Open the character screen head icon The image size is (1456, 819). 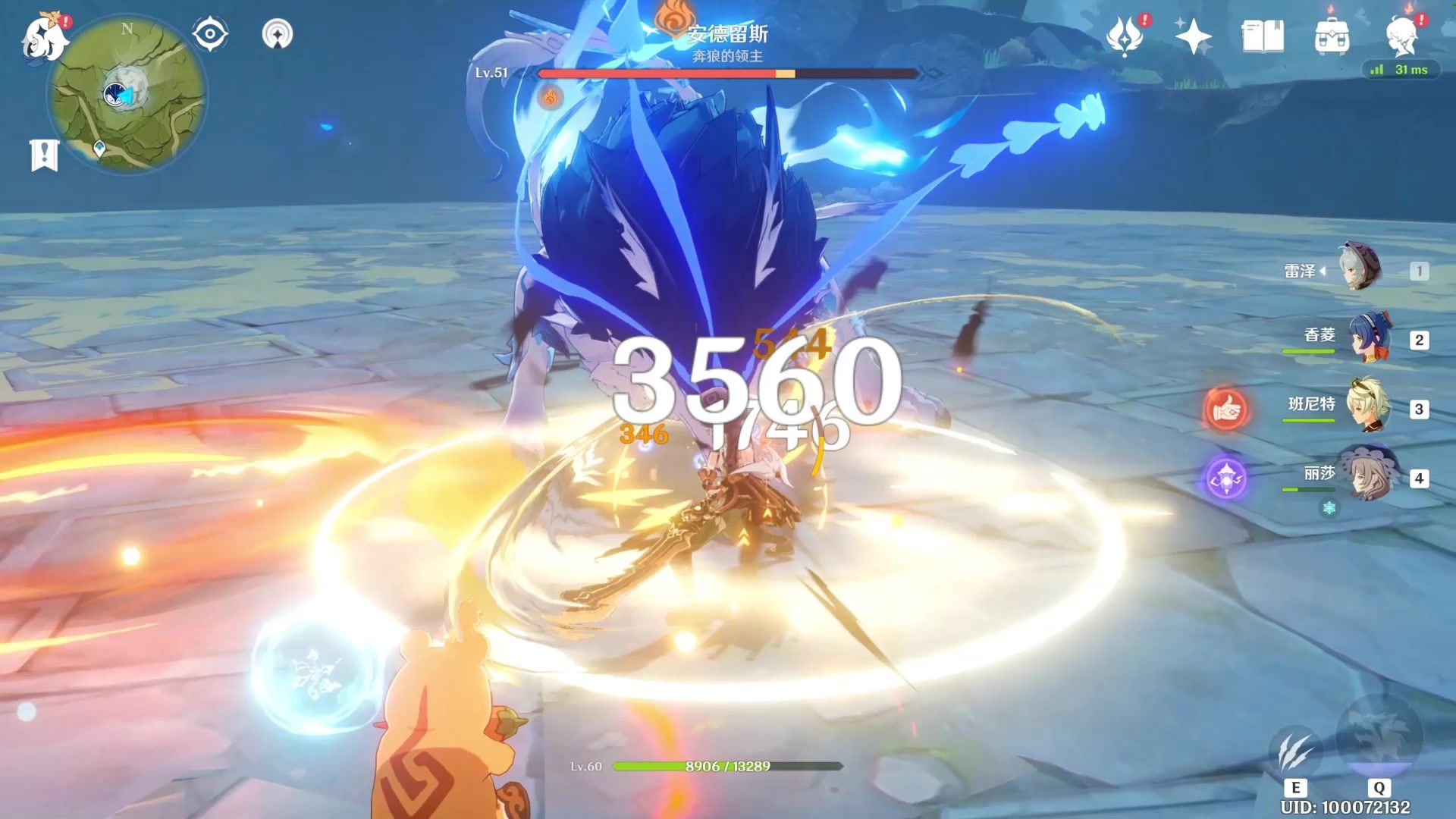1402,35
